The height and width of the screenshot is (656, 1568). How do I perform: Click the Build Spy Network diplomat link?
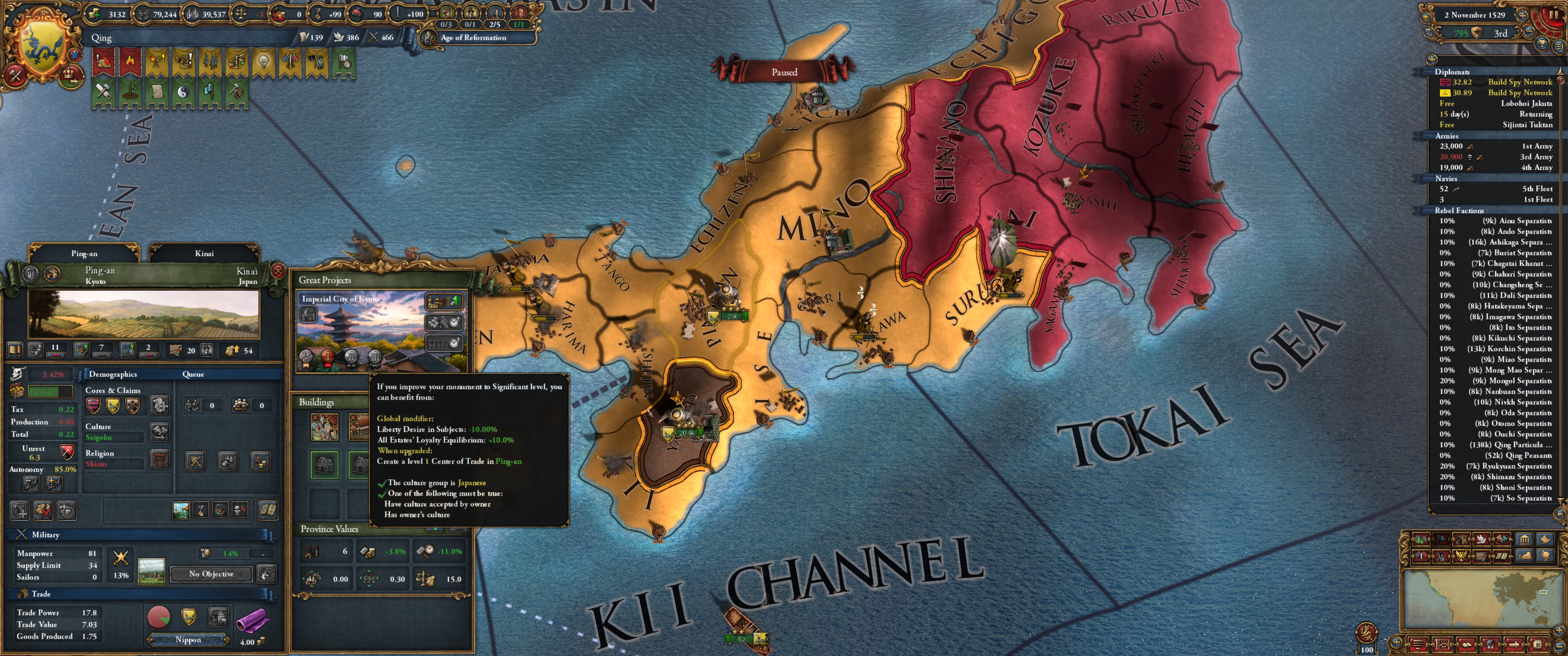pyautogui.click(x=1519, y=82)
